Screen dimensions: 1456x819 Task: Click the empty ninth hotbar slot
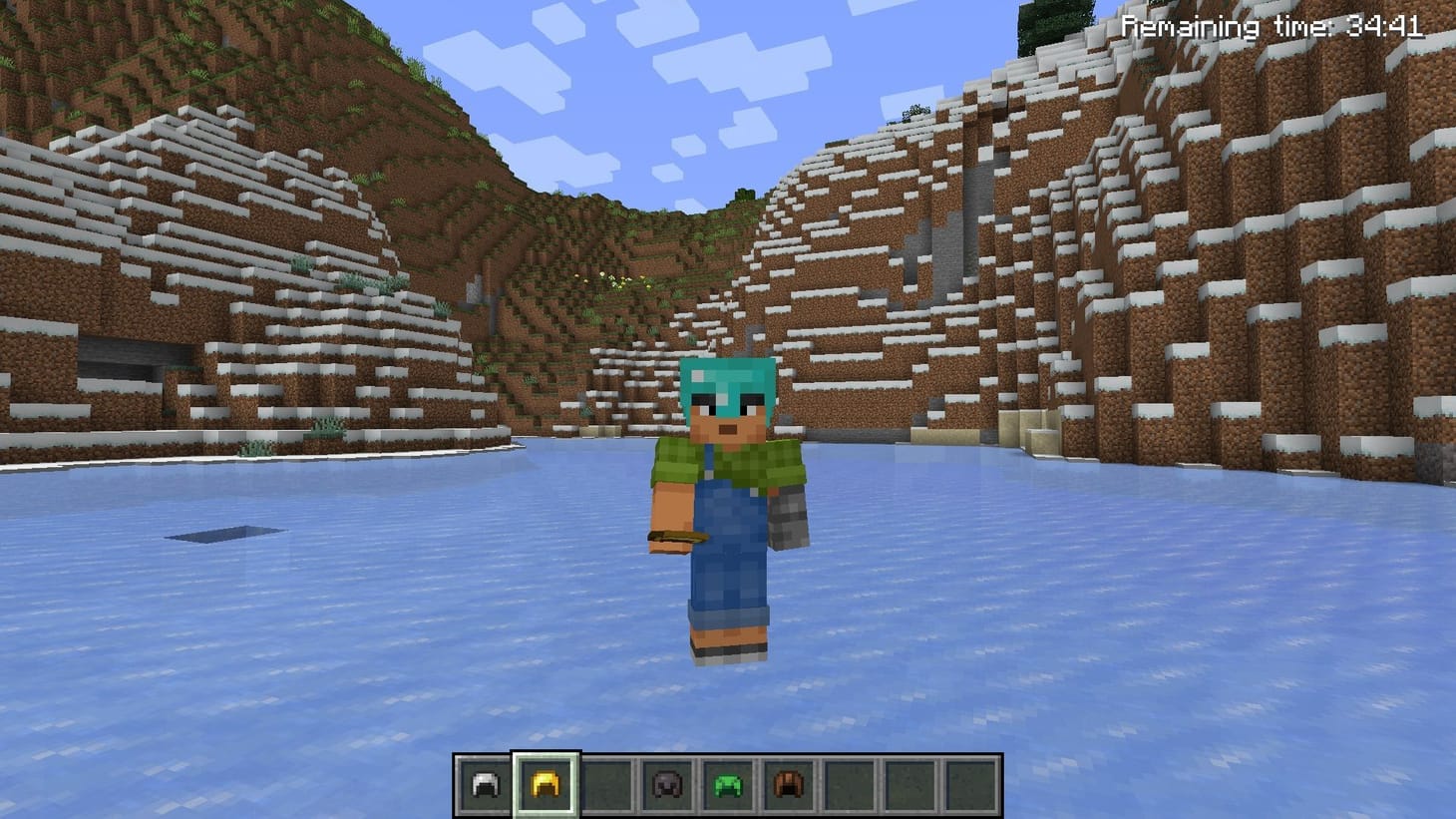(972, 783)
